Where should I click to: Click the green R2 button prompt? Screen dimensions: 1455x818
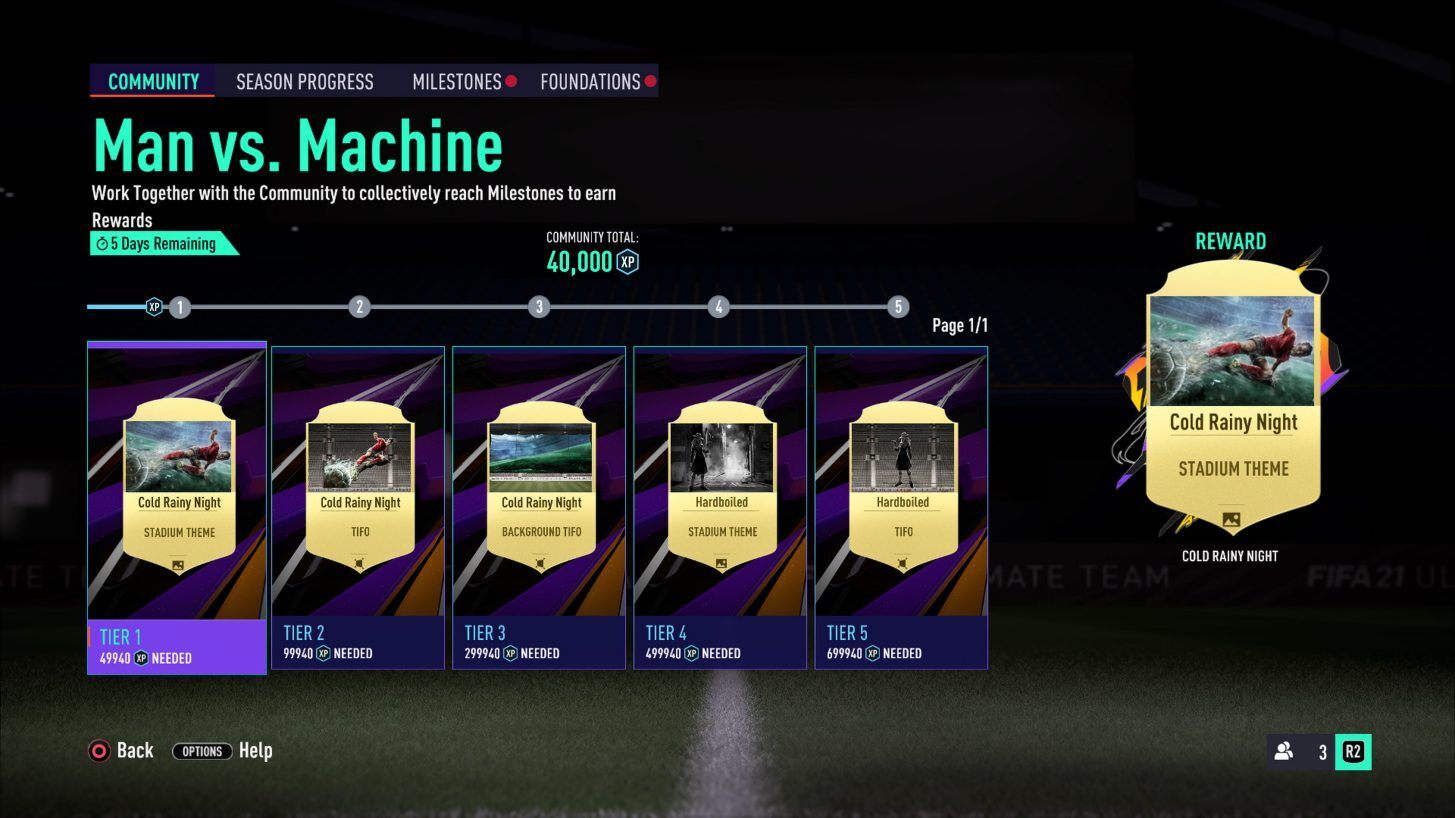point(1354,751)
